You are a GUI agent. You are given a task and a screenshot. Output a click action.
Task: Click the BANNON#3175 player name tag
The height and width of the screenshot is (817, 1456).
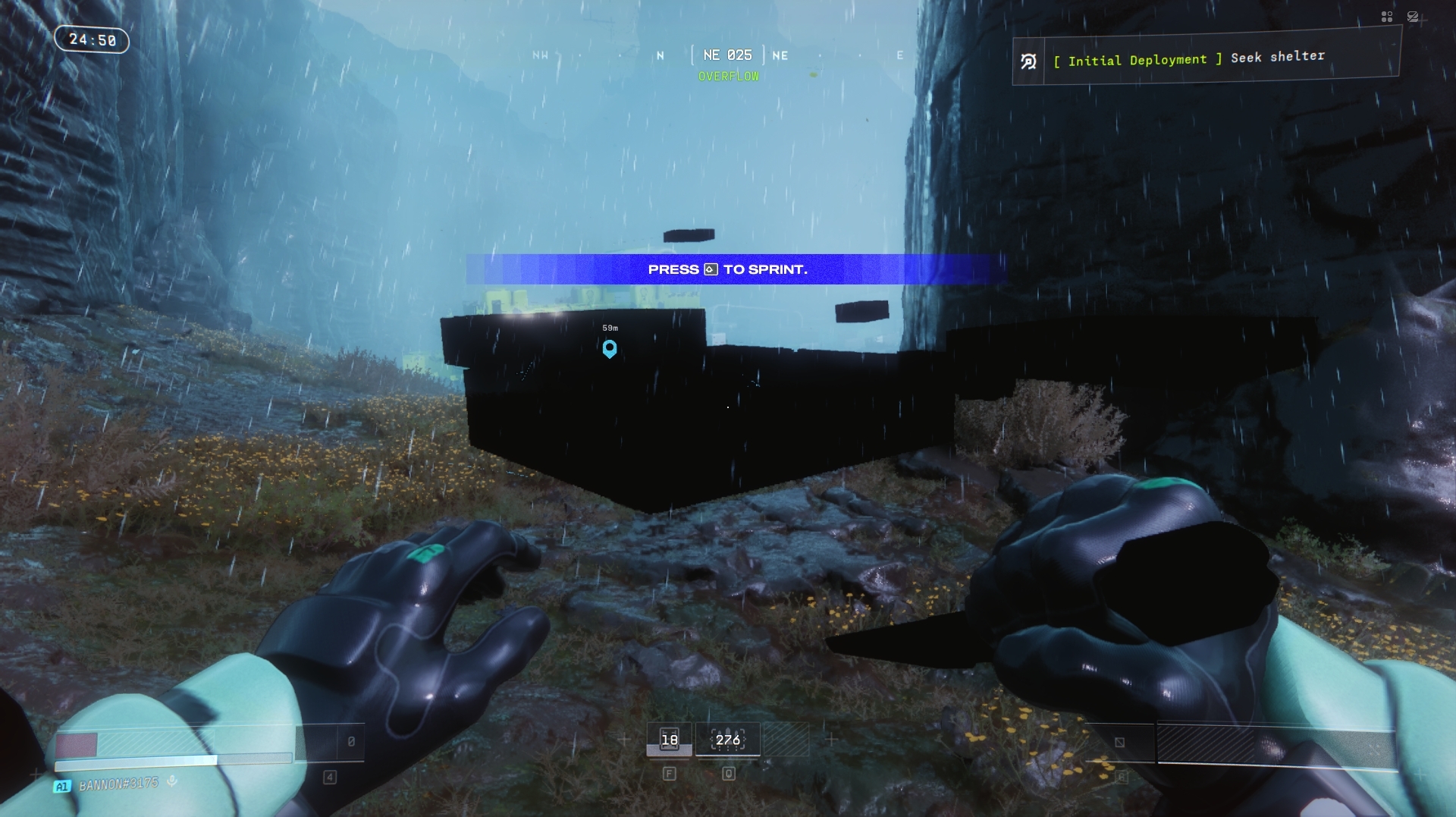[118, 784]
